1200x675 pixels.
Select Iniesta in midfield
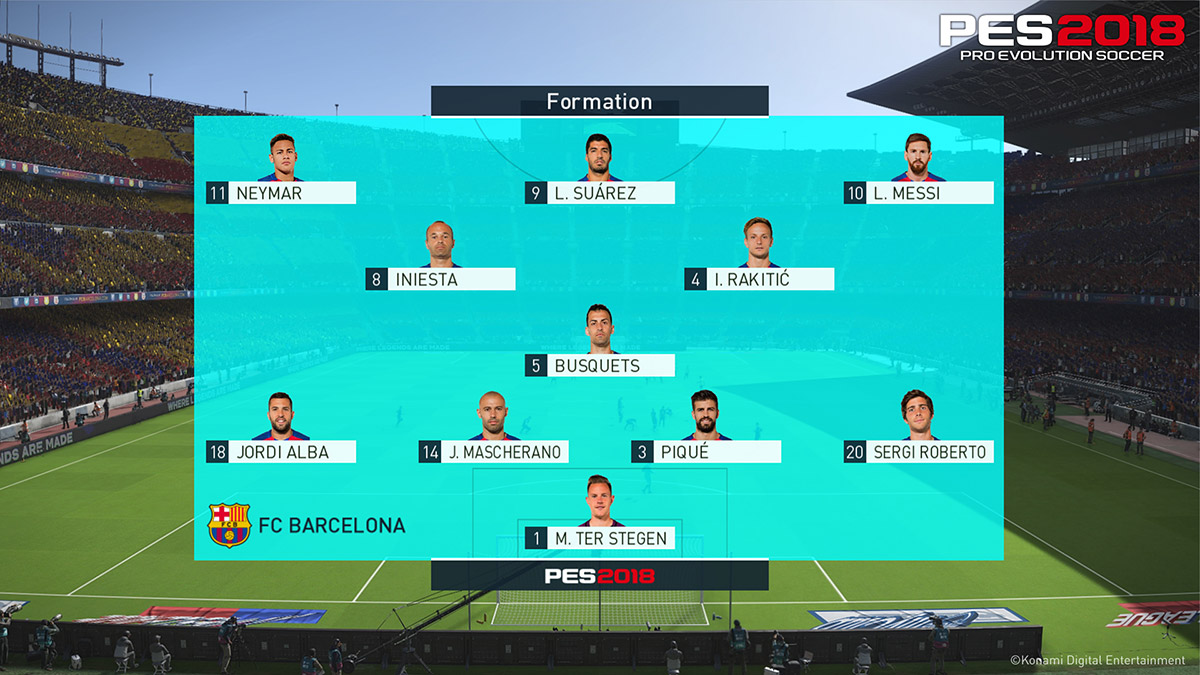tap(440, 279)
